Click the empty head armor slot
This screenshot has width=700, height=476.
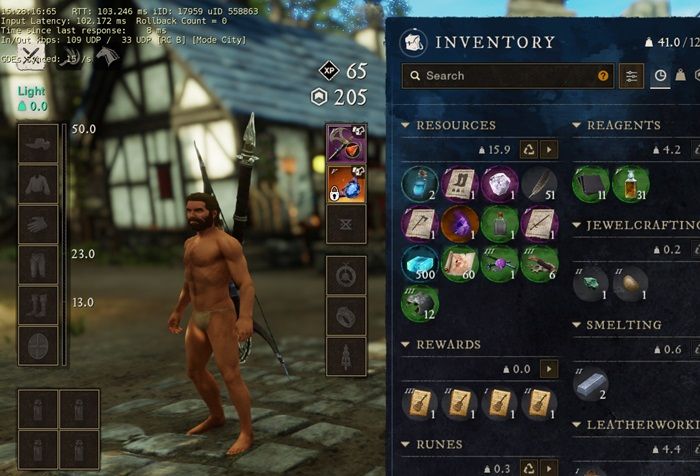[x=38, y=143]
